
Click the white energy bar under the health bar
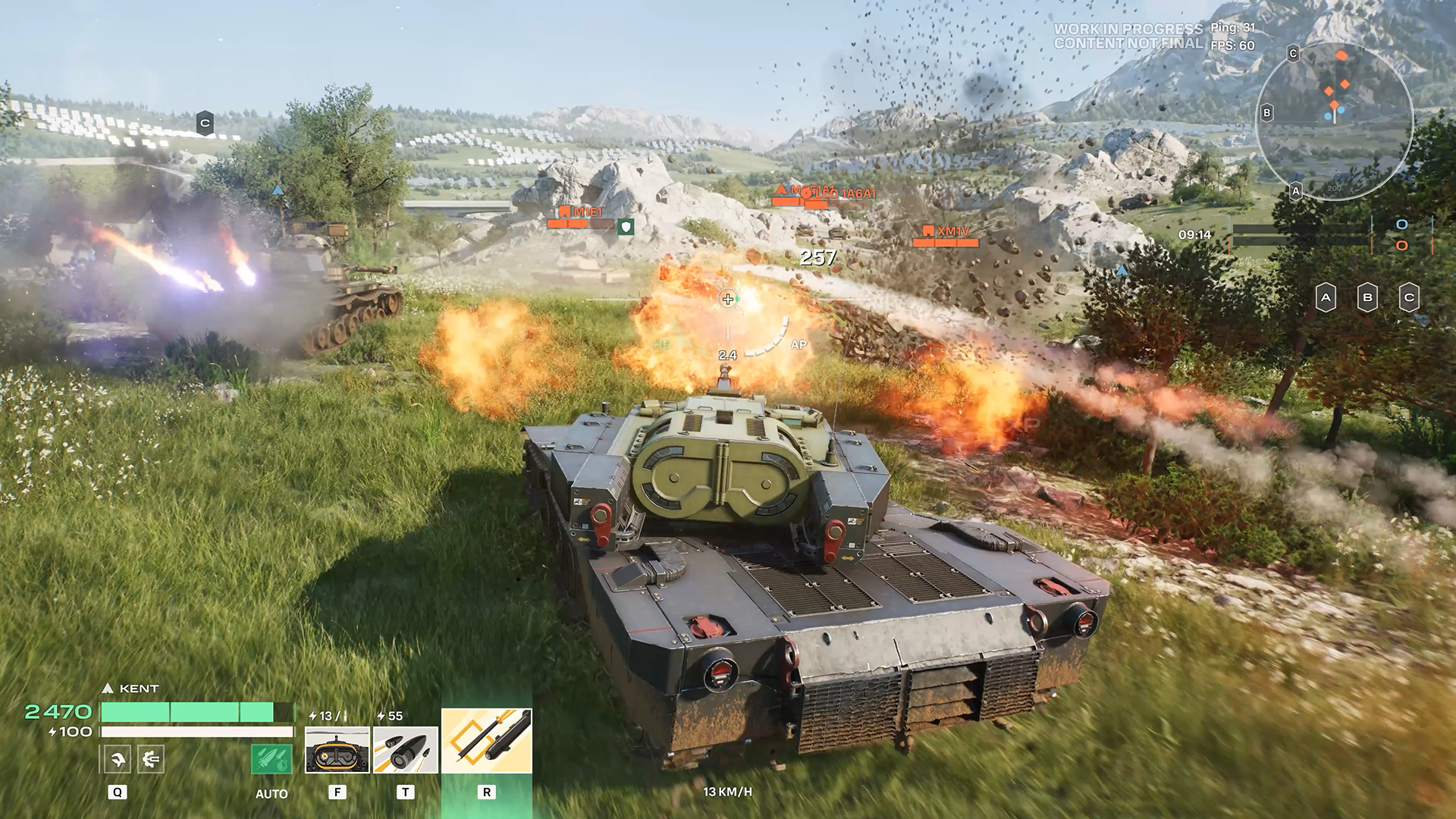tap(196, 732)
